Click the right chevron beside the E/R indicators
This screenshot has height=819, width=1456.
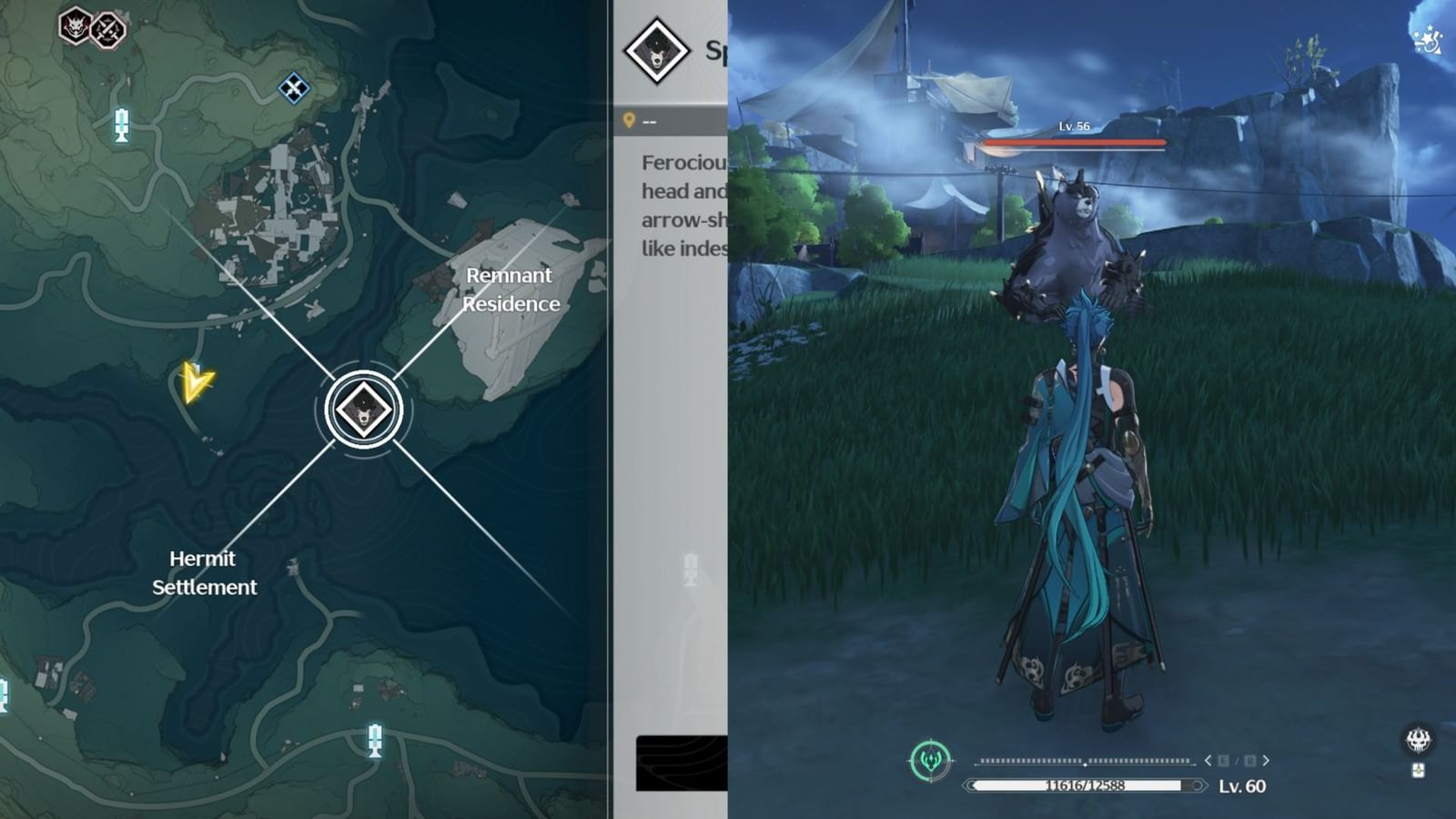1266,760
